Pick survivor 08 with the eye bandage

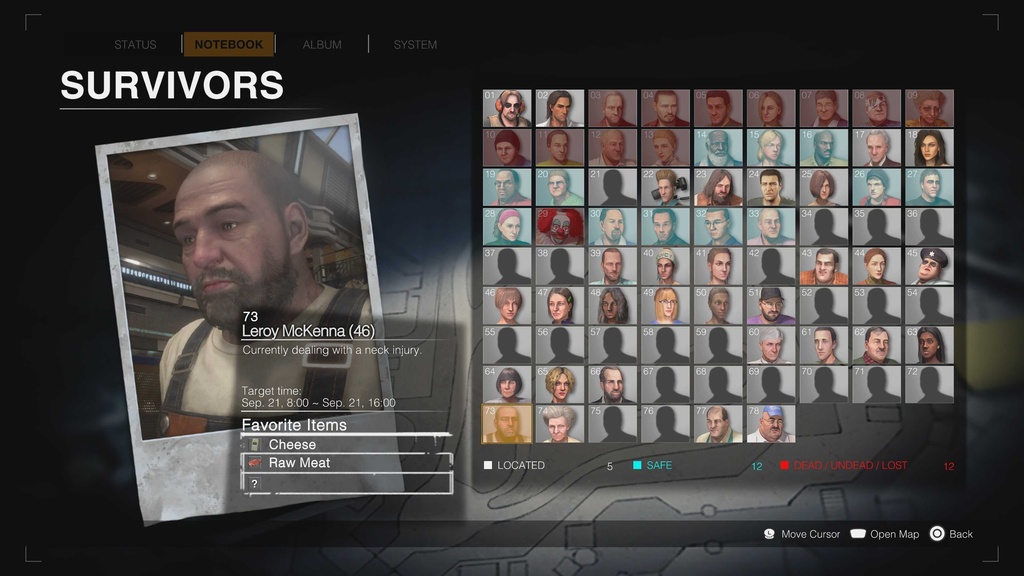876,109
